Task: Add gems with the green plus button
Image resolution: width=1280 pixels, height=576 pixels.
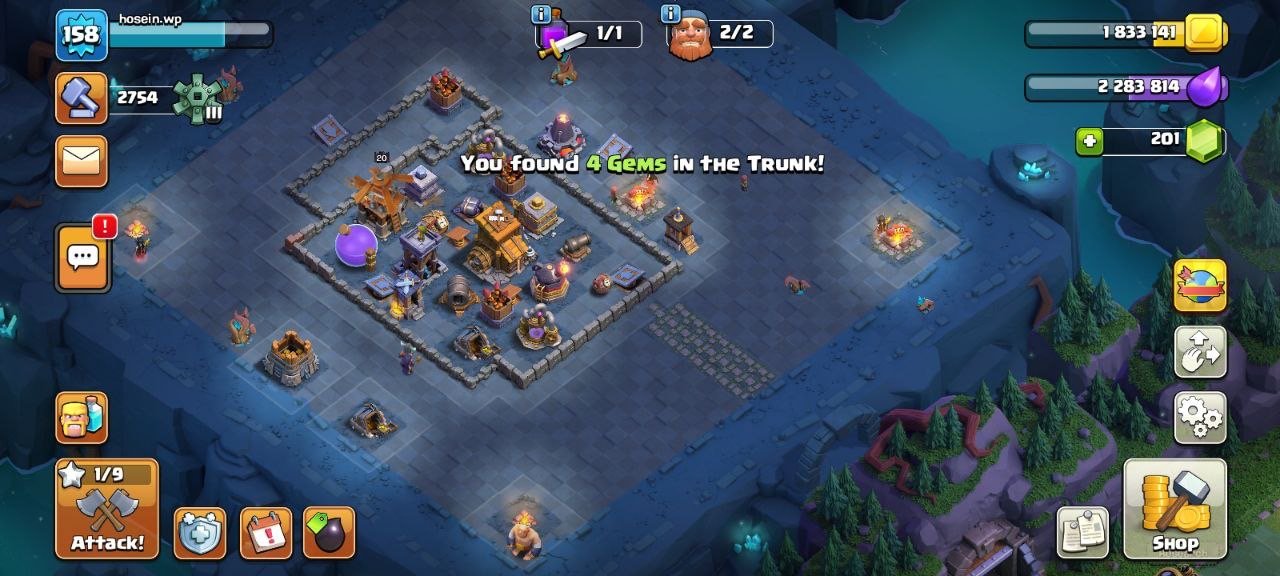Action: coord(1089,142)
